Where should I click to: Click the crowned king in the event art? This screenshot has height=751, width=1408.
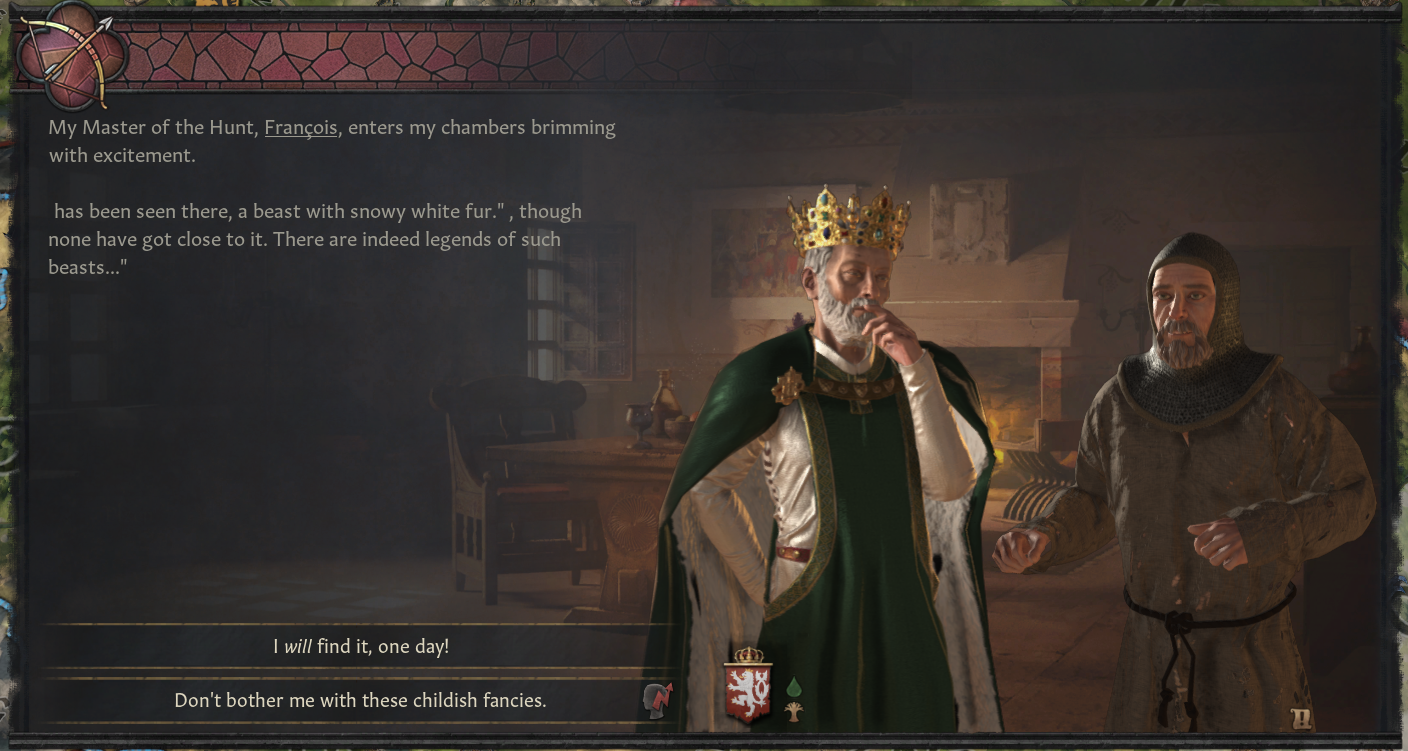(860, 400)
